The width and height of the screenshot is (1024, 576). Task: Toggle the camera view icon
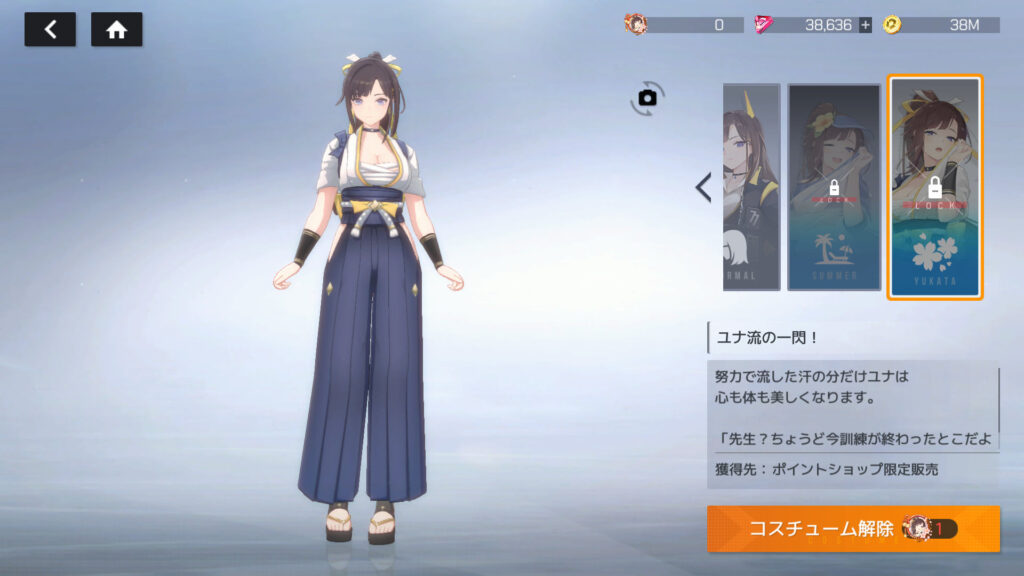point(647,97)
